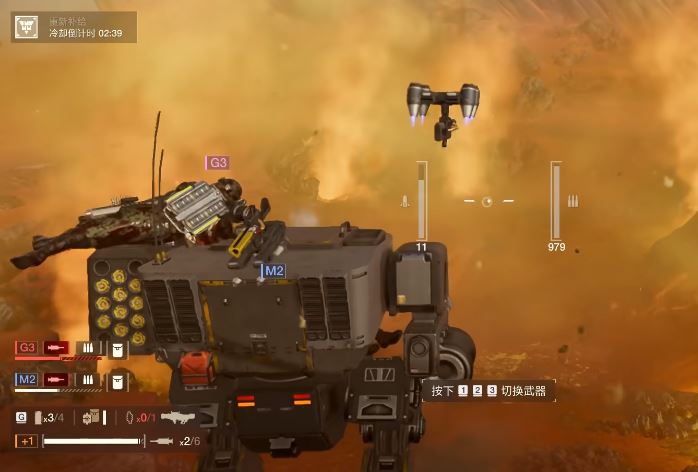698x472 pixels.
Task: Select the resupply stratagem icon
Action: click(x=25, y=27)
